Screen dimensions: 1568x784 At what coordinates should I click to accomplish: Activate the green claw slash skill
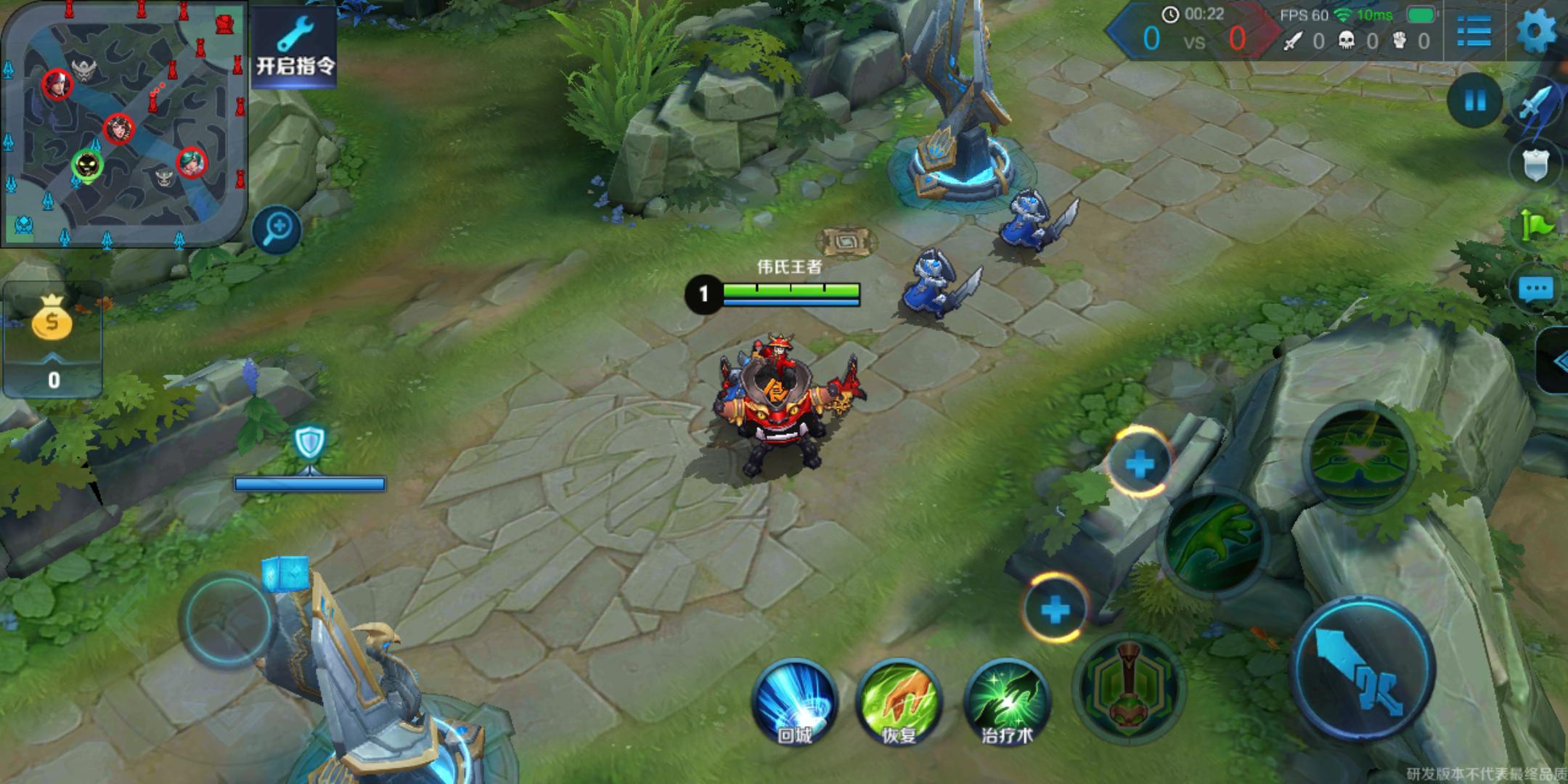point(1213,543)
